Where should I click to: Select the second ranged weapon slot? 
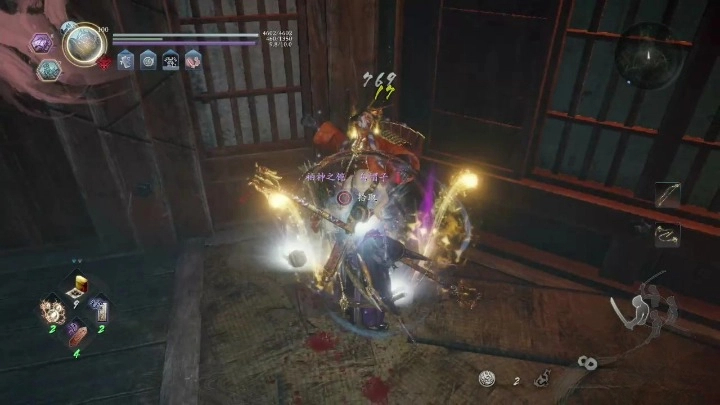tap(667, 235)
